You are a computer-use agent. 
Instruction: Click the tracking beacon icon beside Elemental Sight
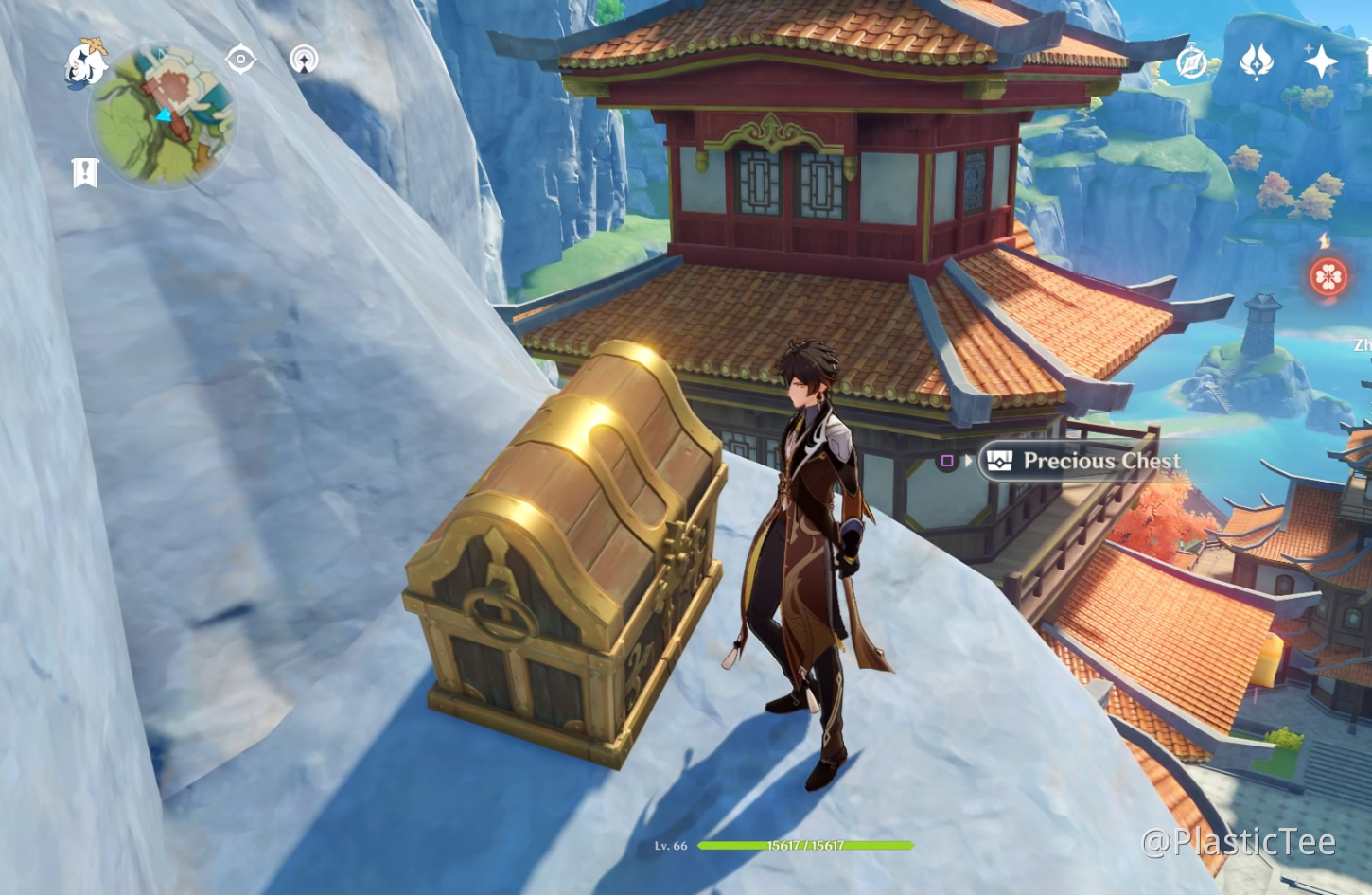click(304, 60)
